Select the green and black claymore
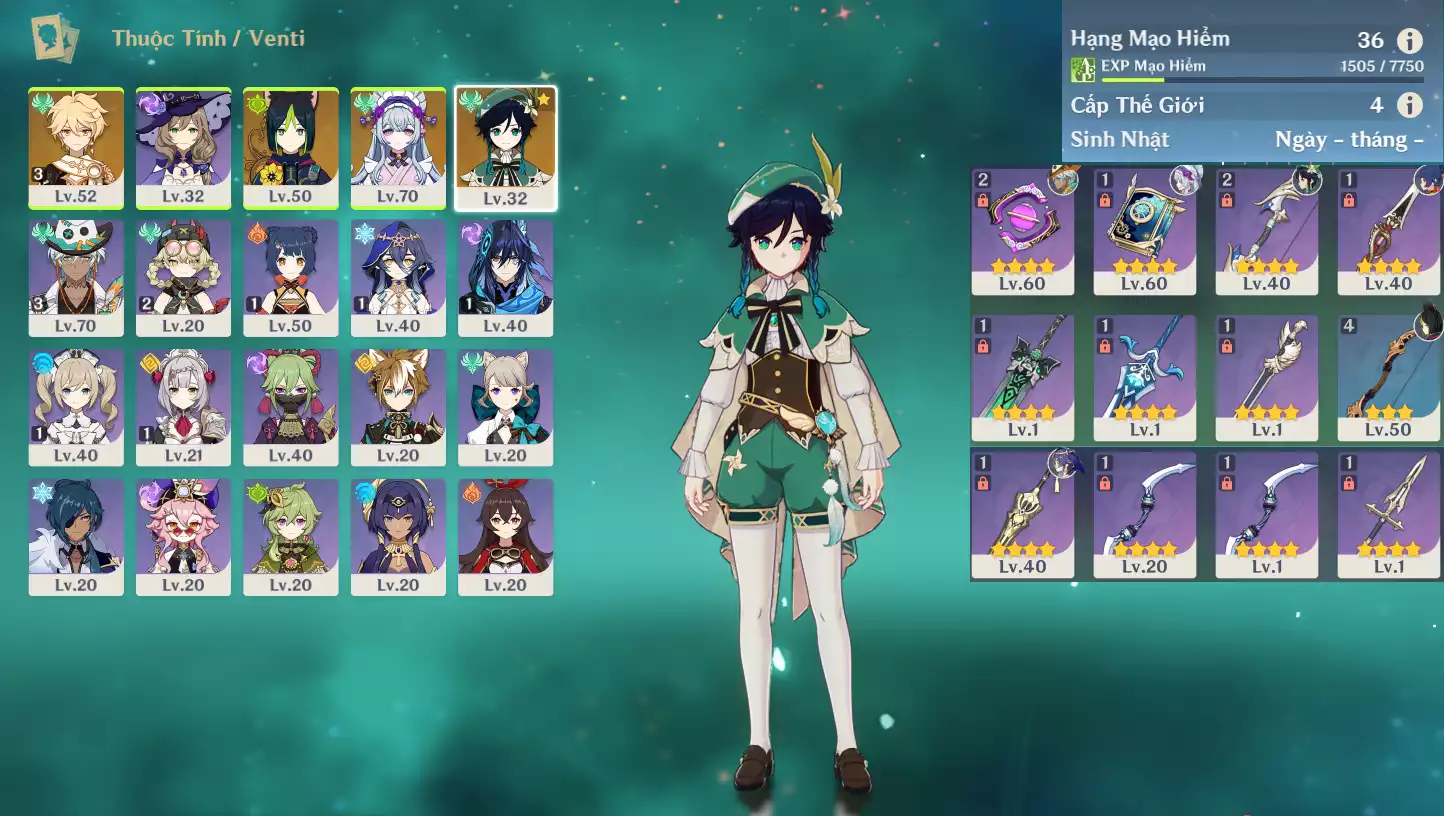The height and width of the screenshot is (816, 1444). point(1022,377)
